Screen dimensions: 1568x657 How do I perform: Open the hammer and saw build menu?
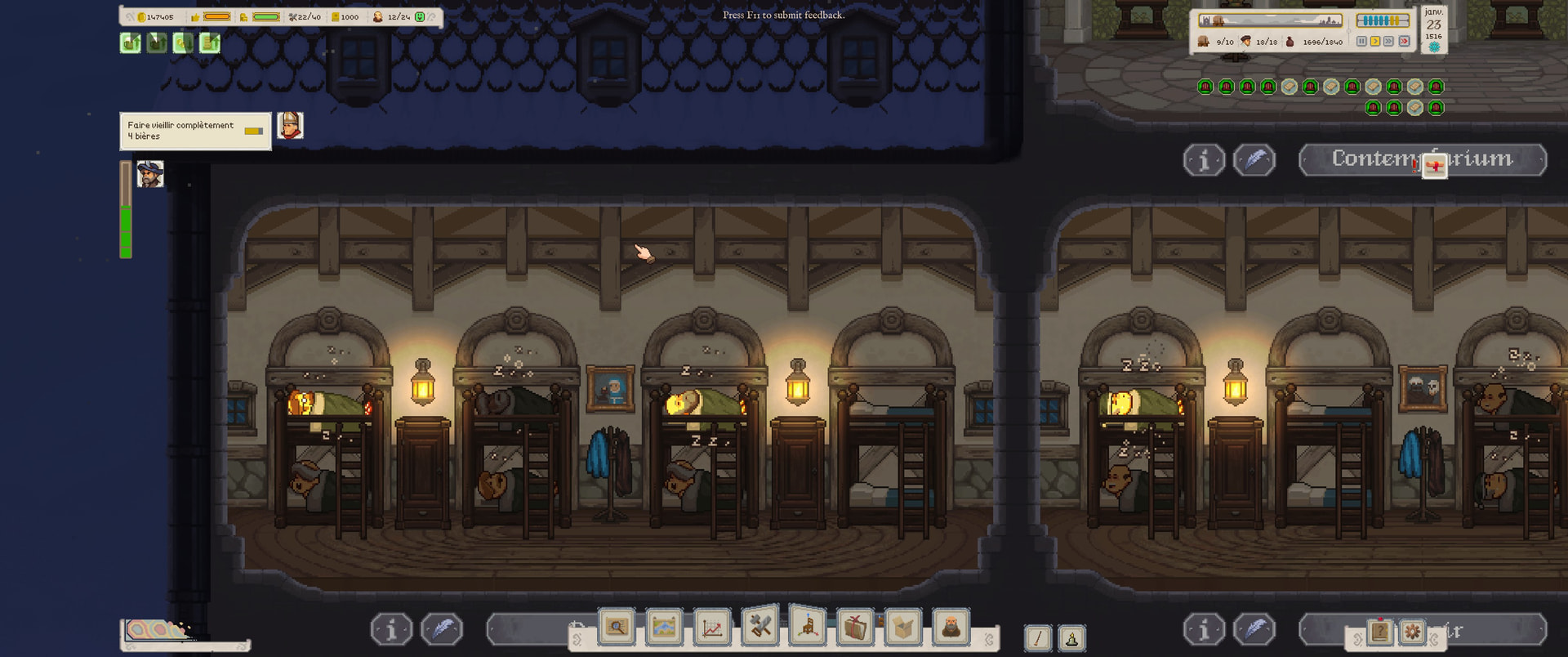tap(760, 627)
